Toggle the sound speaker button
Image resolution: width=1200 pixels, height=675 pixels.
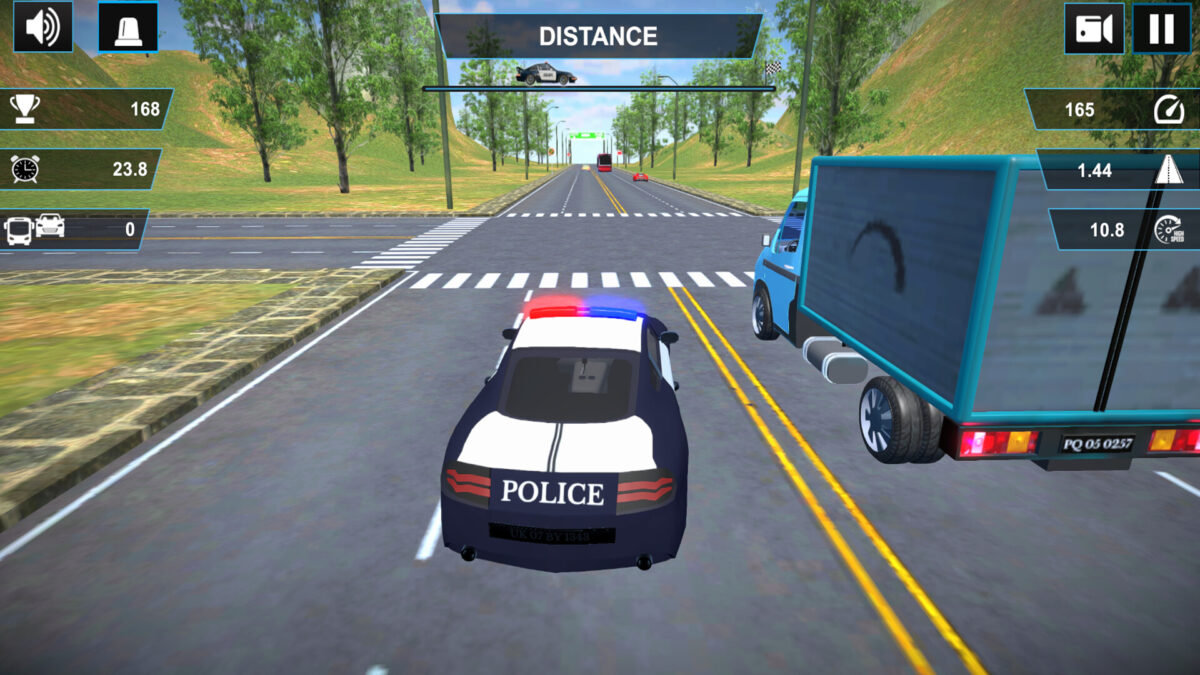click(x=43, y=27)
